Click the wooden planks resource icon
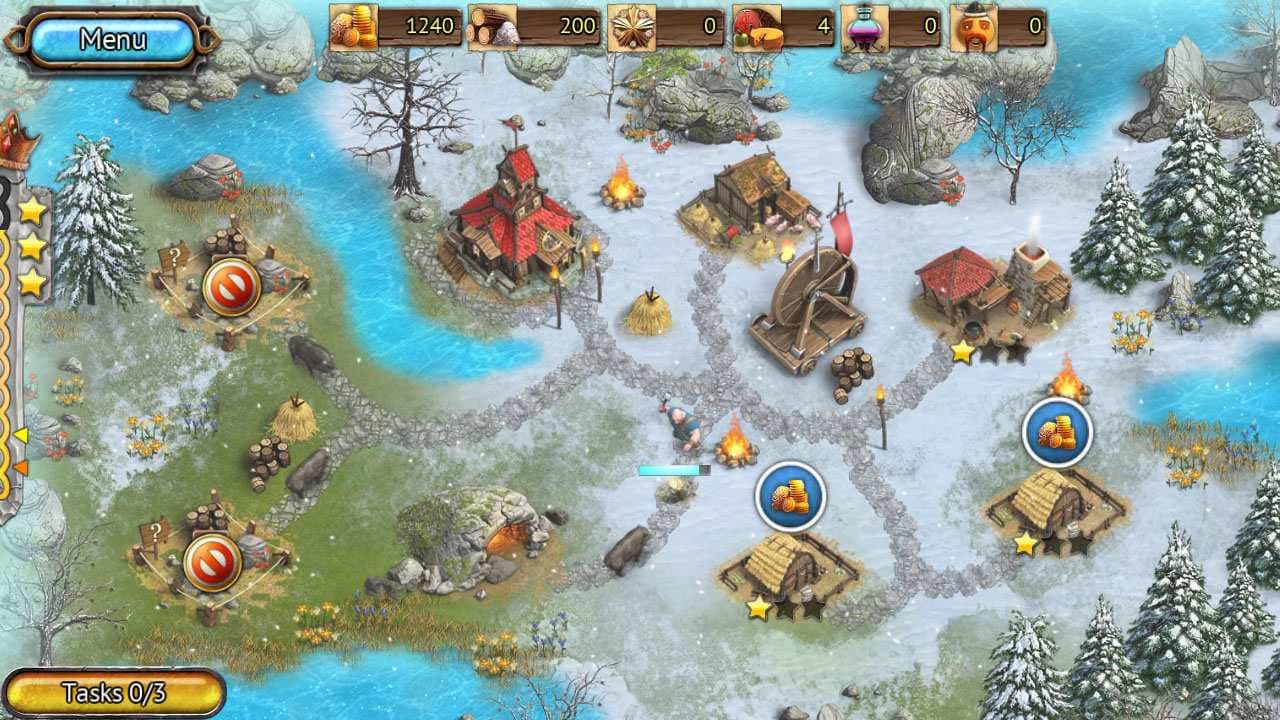The width and height of the screenshot is (1280, 720). pos(633,27)
